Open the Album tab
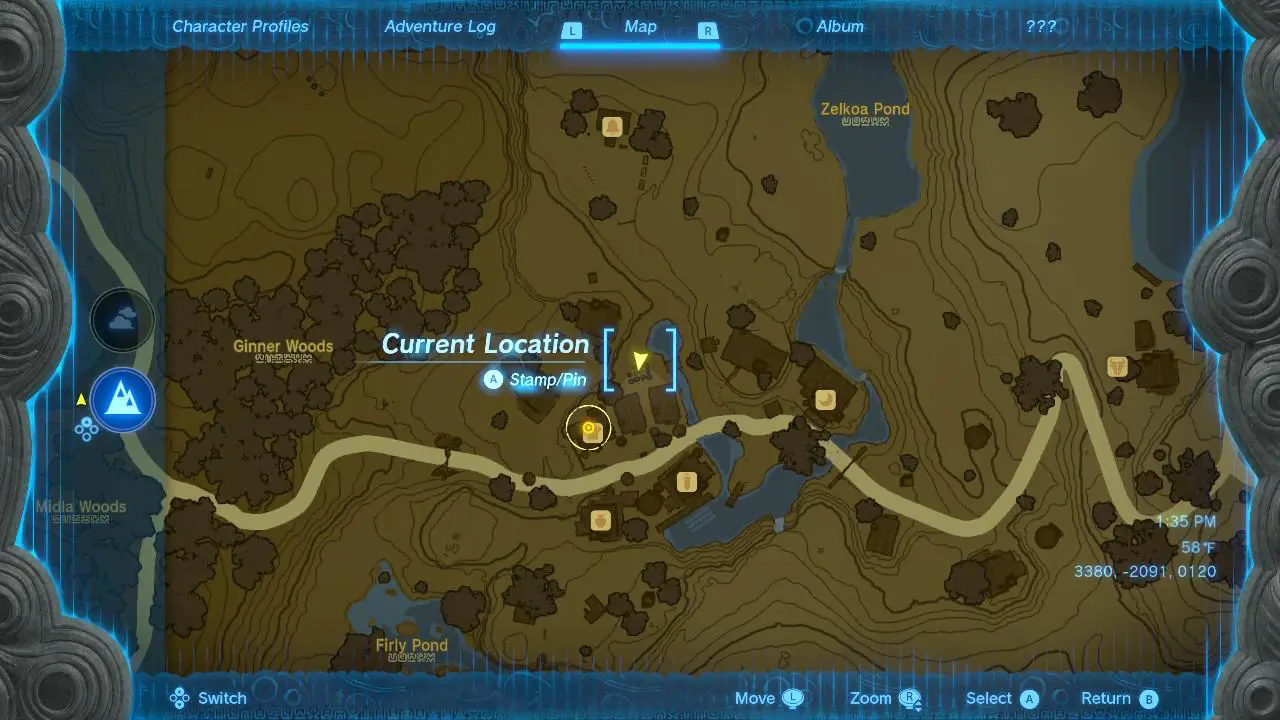 [840, 26]
